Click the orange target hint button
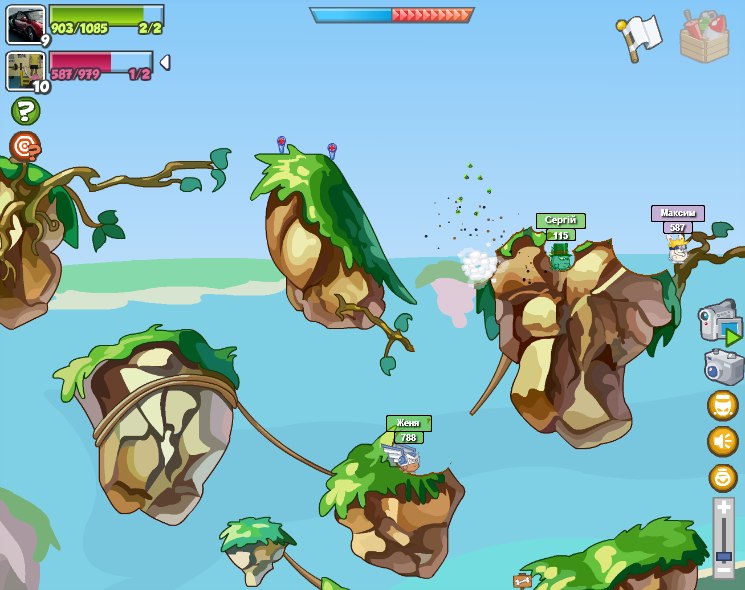This screenshot has height=590, width=745. click(x=25, y=147)
